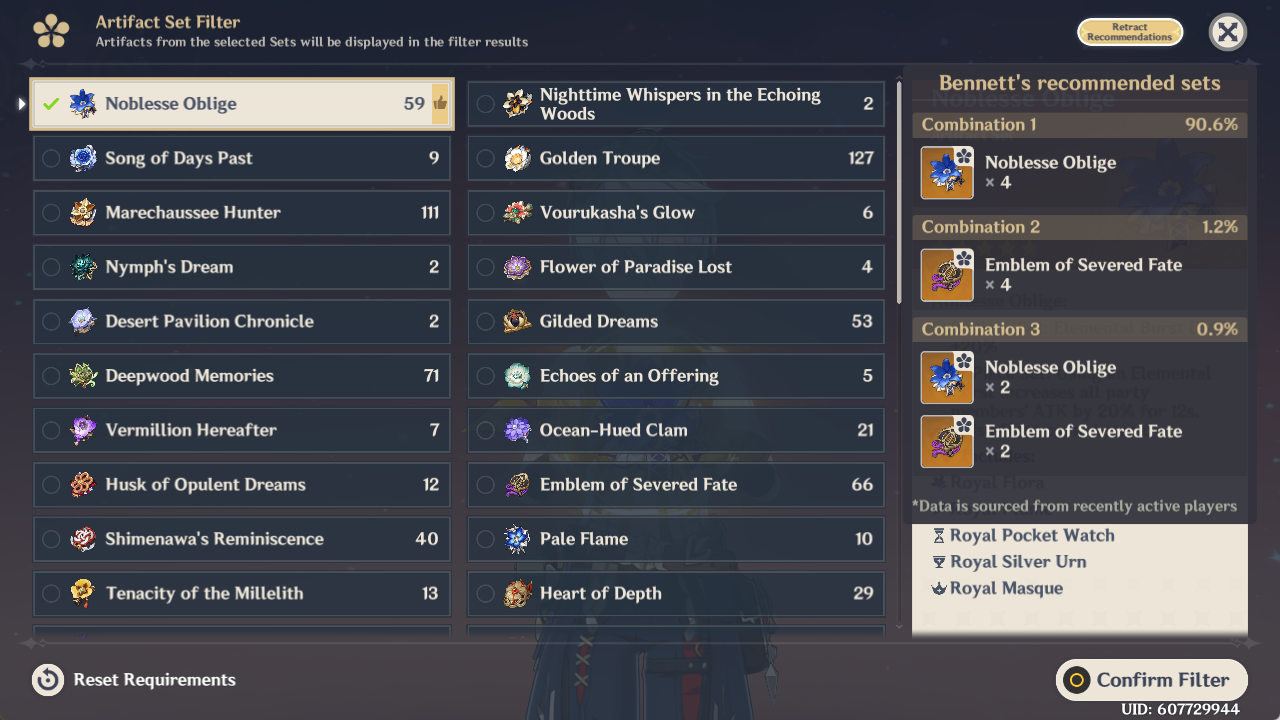The width and height of the screenshot is (1280, 720).
Task: Click the Retract Recommendations button
Action: coord(1129,32)
